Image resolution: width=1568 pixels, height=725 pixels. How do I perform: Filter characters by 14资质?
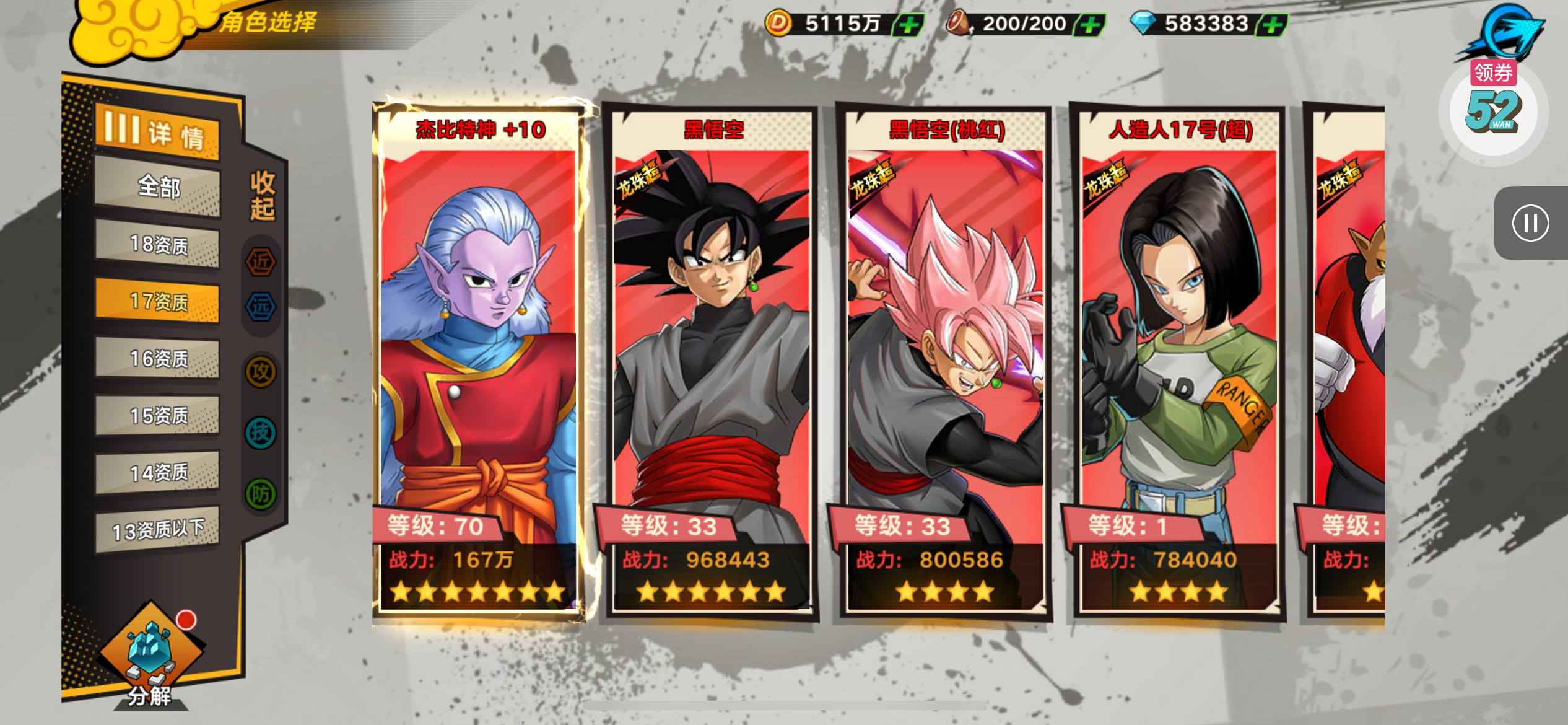(157, 472)
